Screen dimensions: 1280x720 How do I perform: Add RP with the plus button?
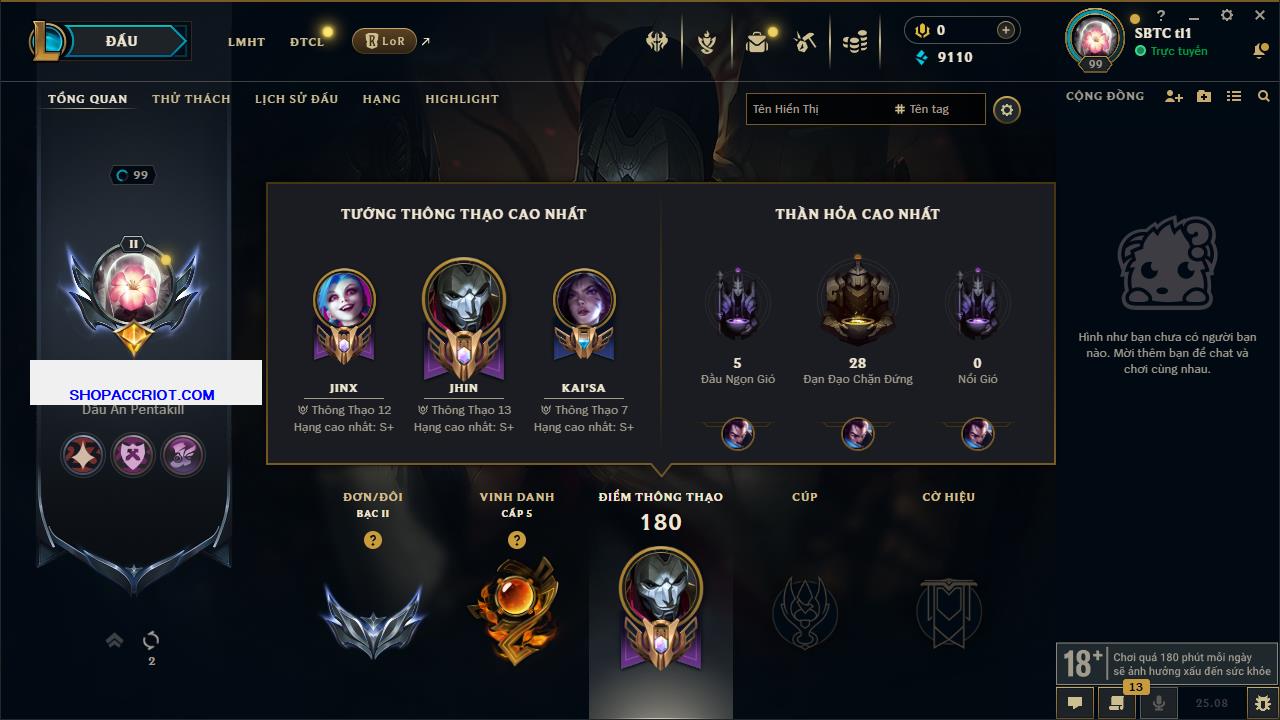tap(1005, 30)
